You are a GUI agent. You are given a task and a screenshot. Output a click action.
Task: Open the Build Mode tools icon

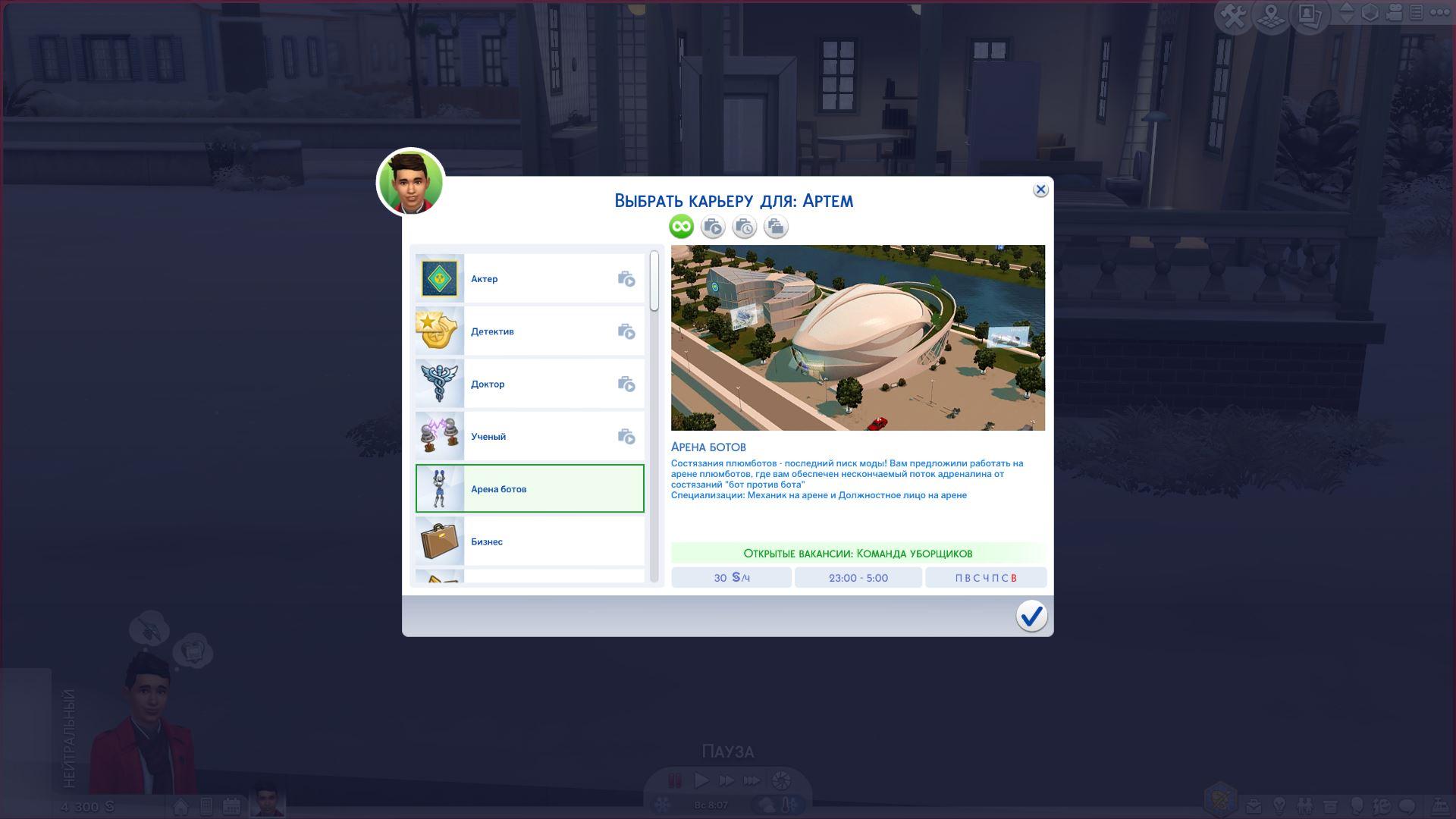tap(1232, 16)
